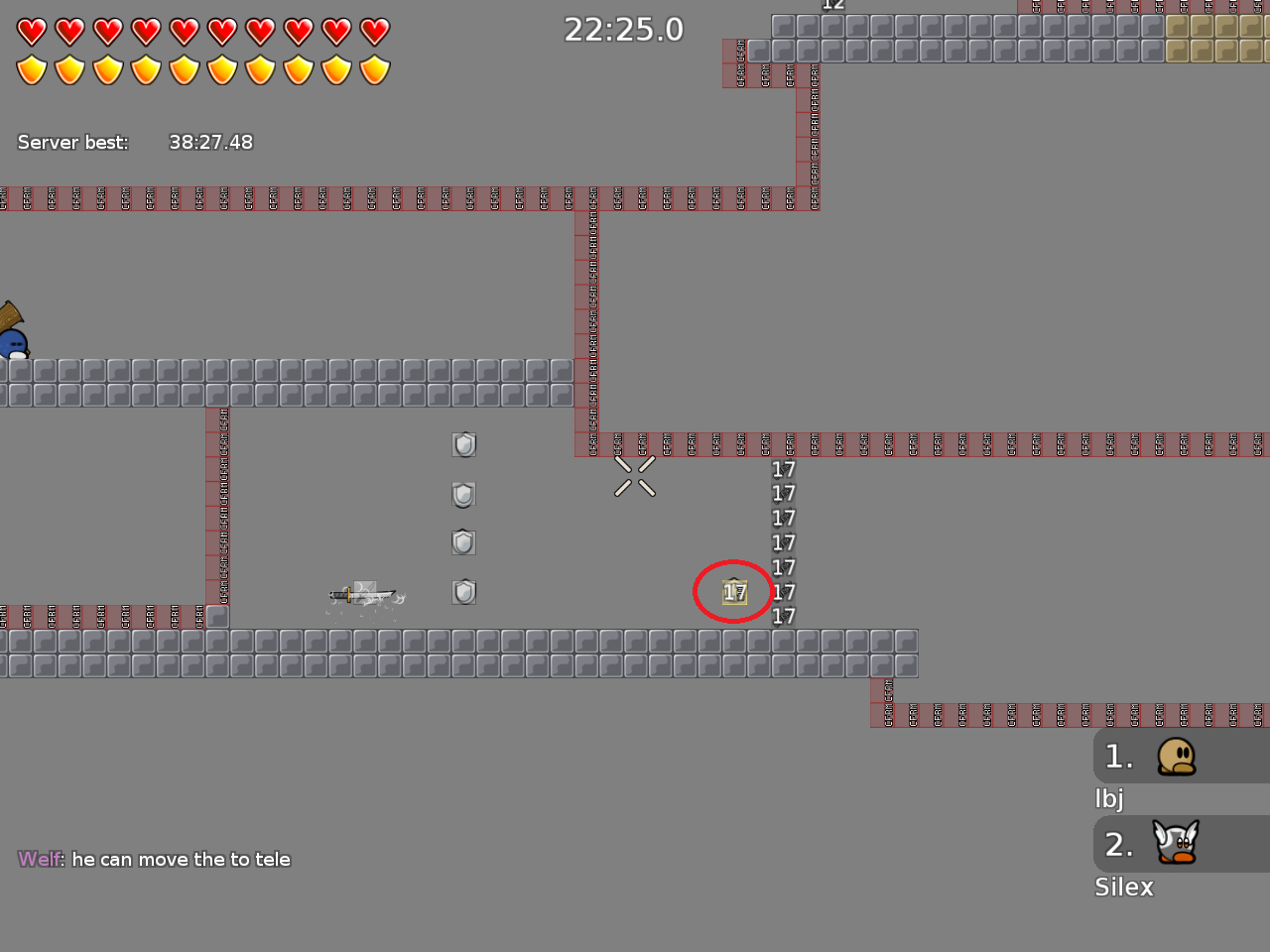Pick up the lowest shield pickup above the floor
1270x952 pixels.
click(x=463, y=591)
